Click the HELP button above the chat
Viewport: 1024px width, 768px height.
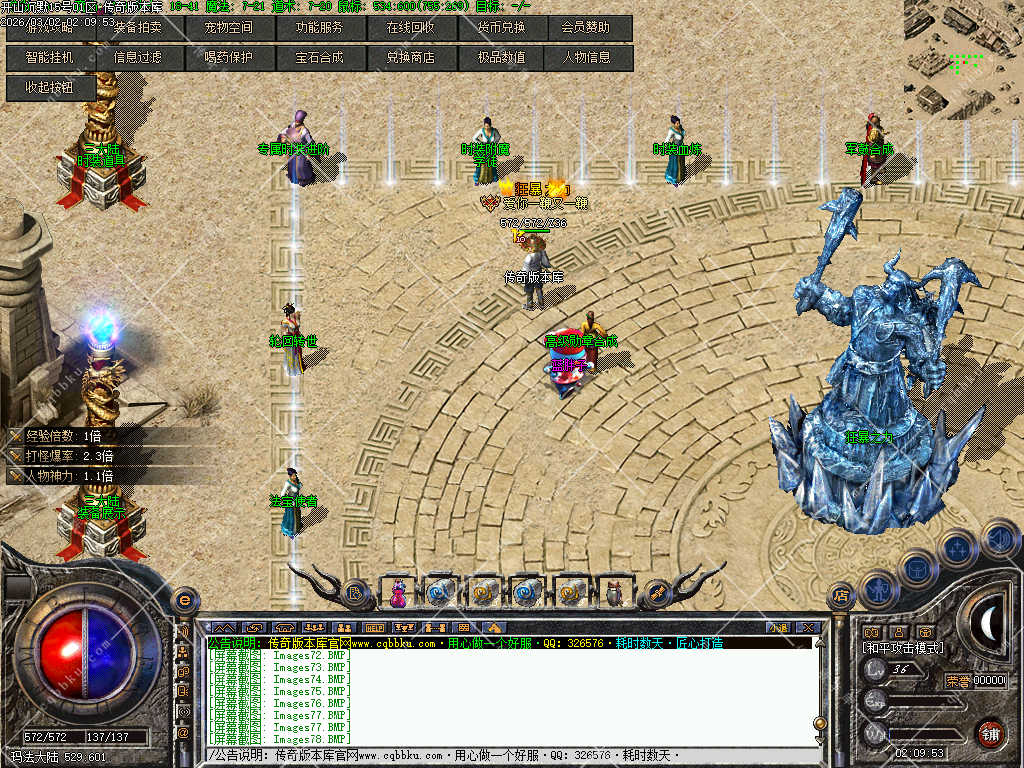(373, 627)
